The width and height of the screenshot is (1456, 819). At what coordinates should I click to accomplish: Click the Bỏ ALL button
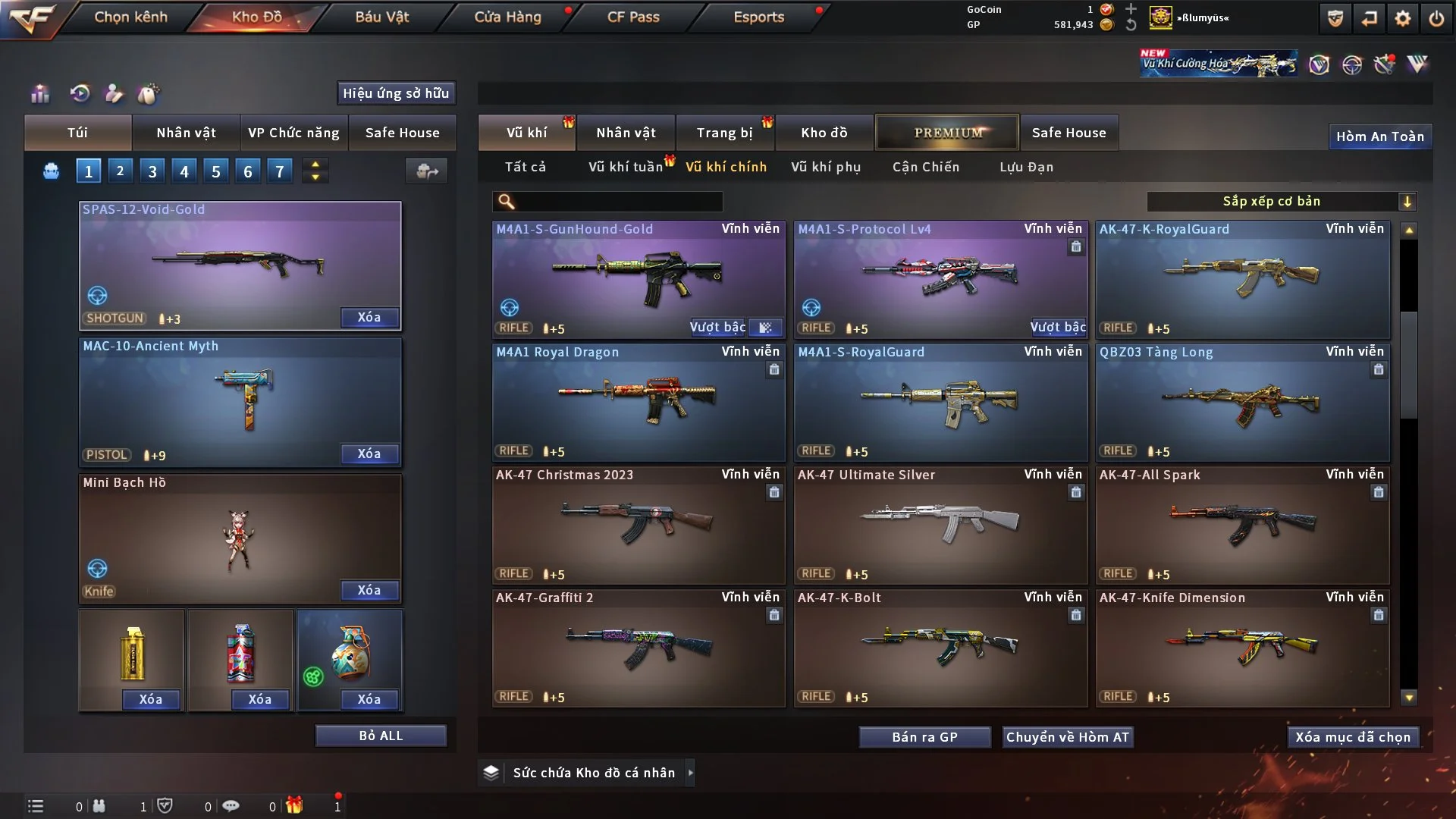381,736
